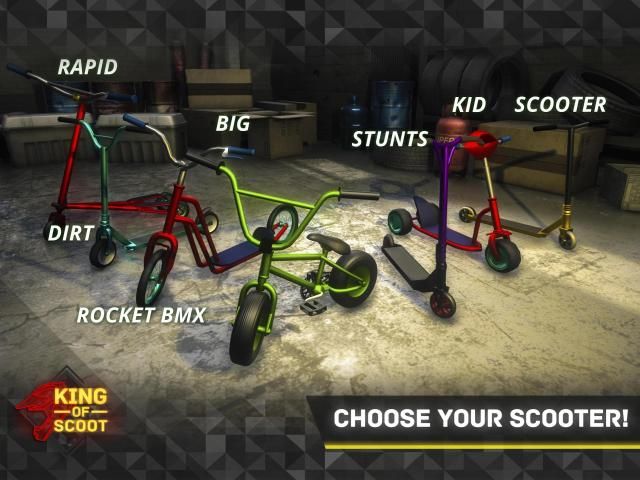Select the ROCKET BMX label

coord(140,316)
